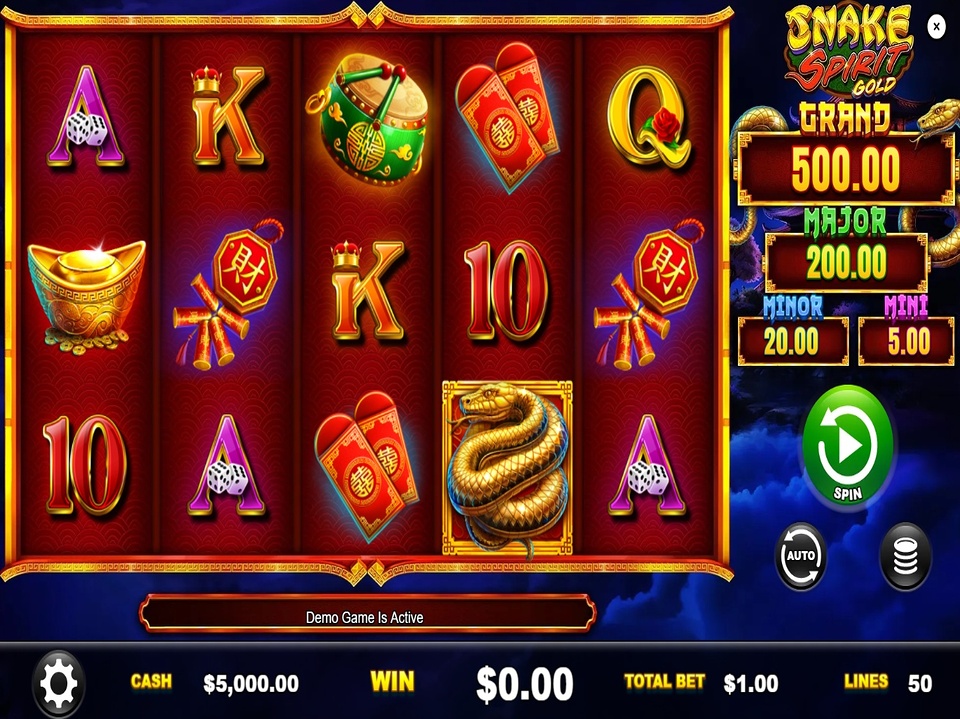Close the game with the X button
The image size is (960, 719).
point(936,27)
